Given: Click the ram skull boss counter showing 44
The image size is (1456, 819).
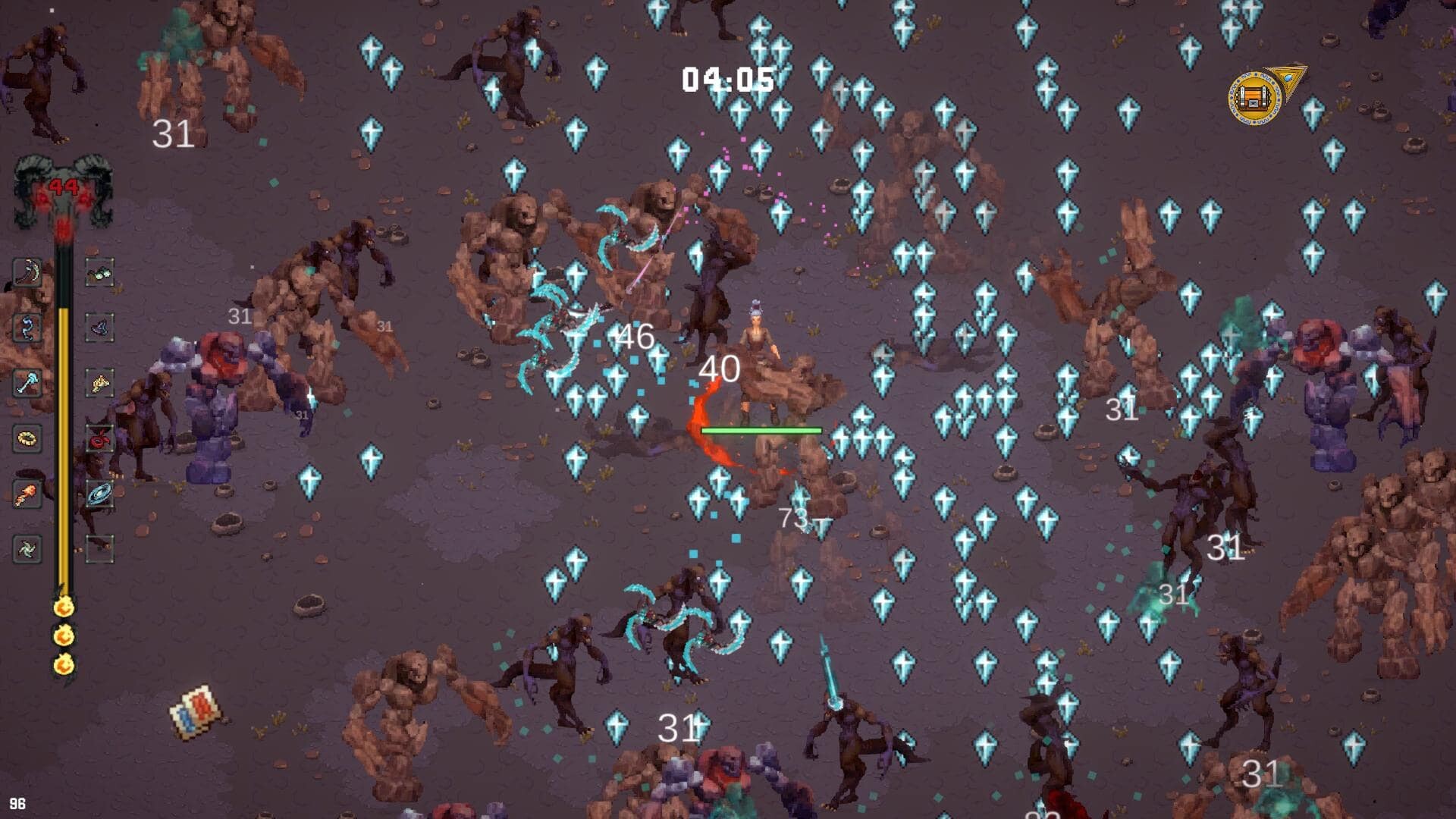Looking at the screenshot, I should point(64,186).
